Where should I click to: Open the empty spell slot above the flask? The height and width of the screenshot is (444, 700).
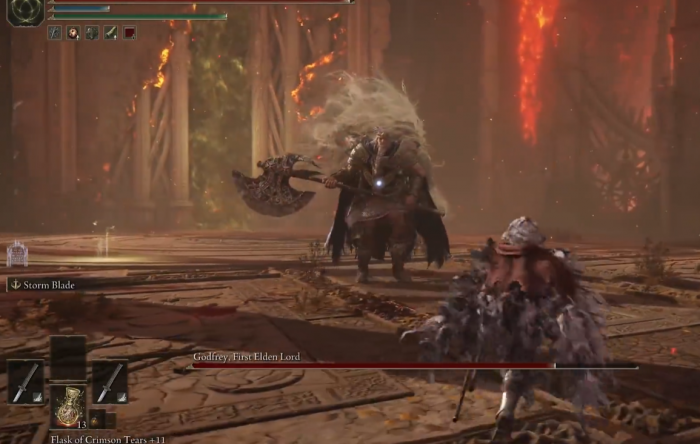coord(68,355)
